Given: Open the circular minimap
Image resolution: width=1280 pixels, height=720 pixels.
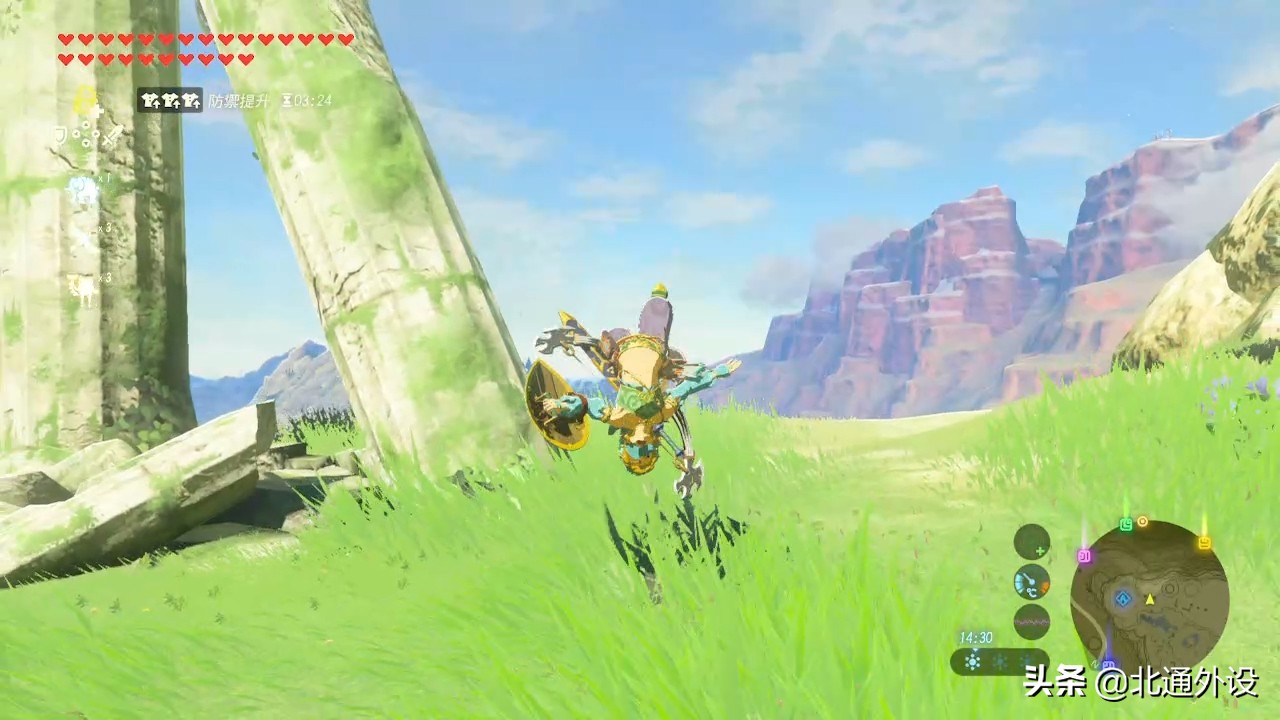Looking at the screenshot, I should tap(1149, 597).
